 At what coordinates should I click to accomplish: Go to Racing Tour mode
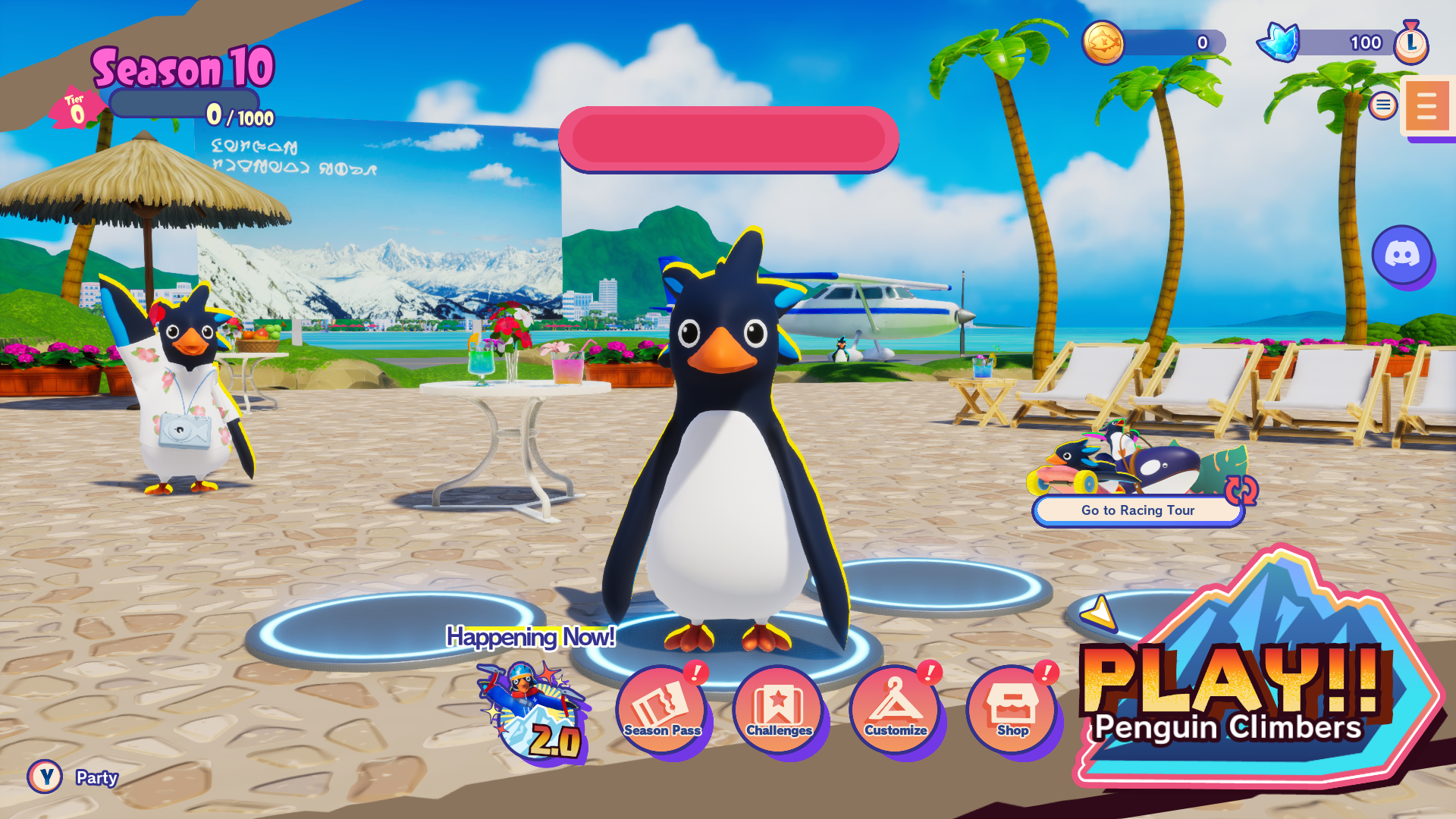pyautogui.click(x=1137, y=510)
